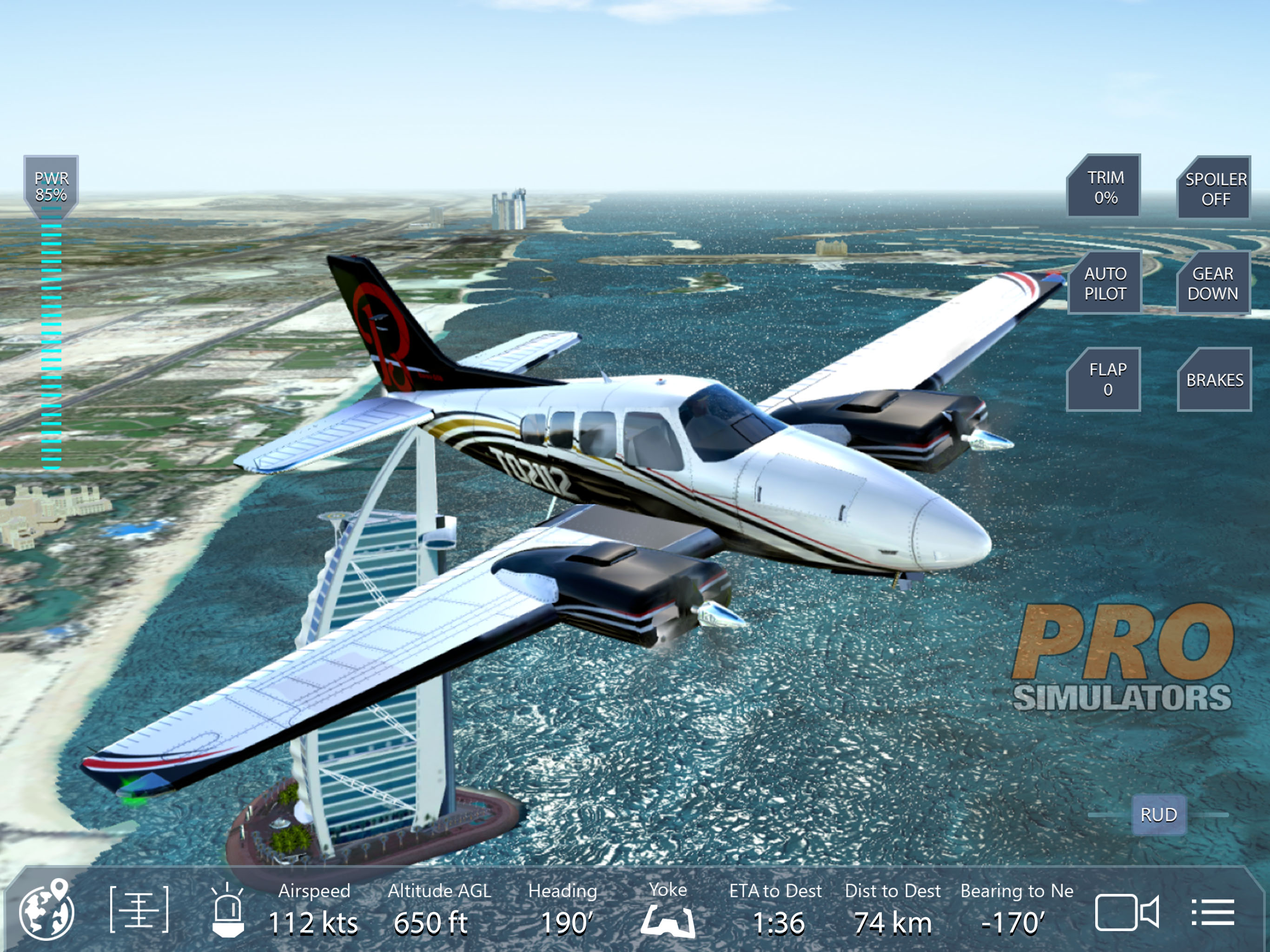Screen dimensions: 1270x952
Task: Switch on the beacon light icon
Action: 228,911
